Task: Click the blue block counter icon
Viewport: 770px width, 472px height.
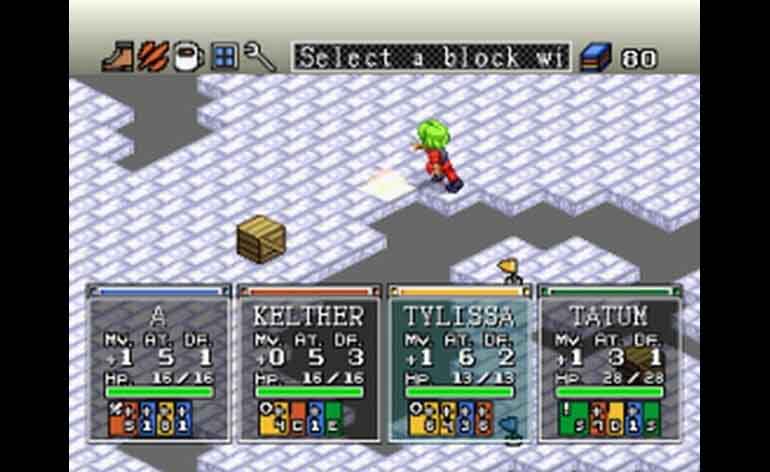Action: tap(596, 57)
